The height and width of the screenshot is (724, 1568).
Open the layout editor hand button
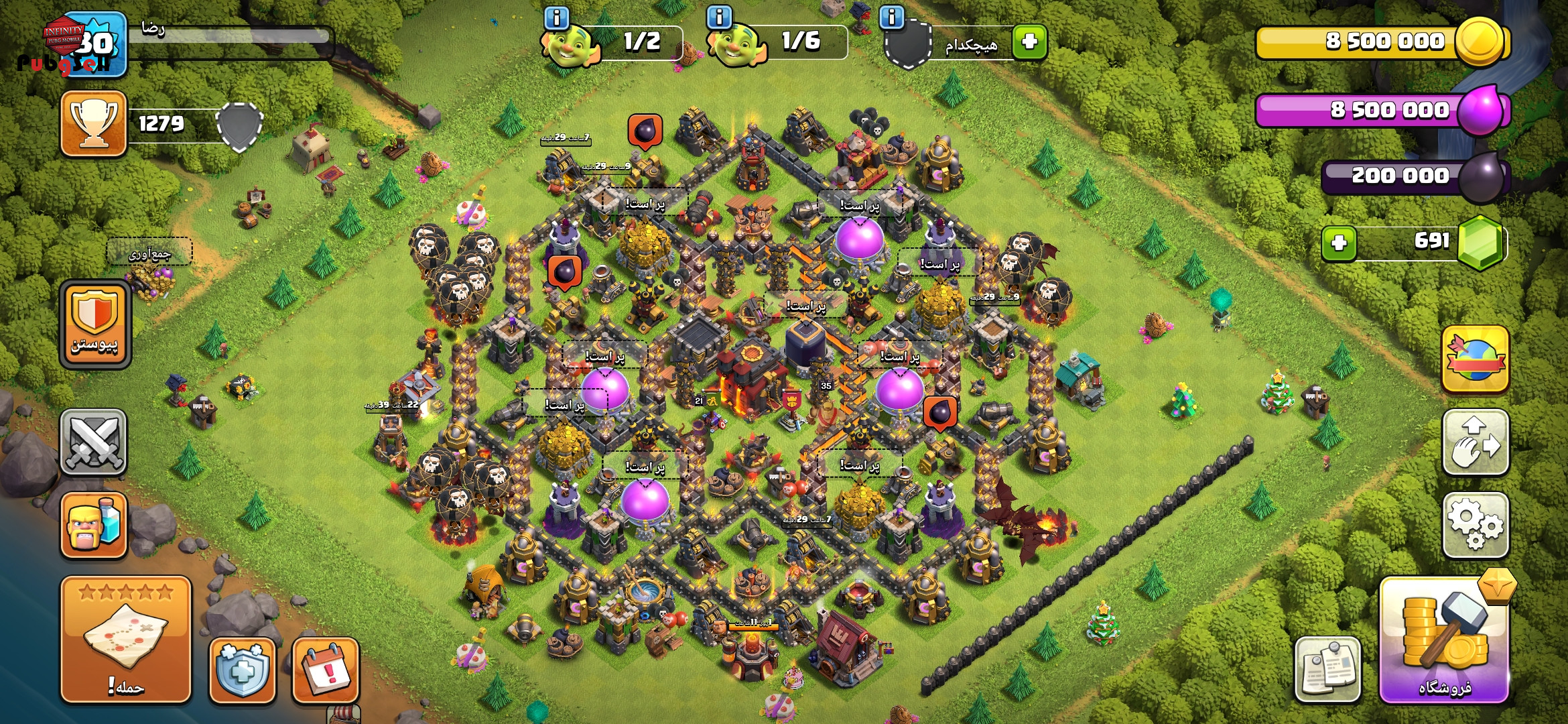click(x=1475, y=442)
